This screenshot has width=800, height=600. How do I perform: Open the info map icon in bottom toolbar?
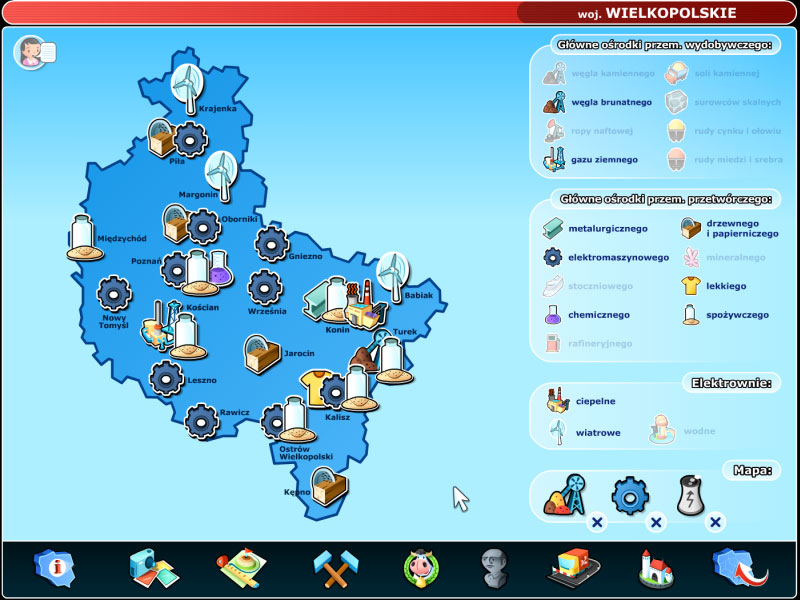pos(51,567)
